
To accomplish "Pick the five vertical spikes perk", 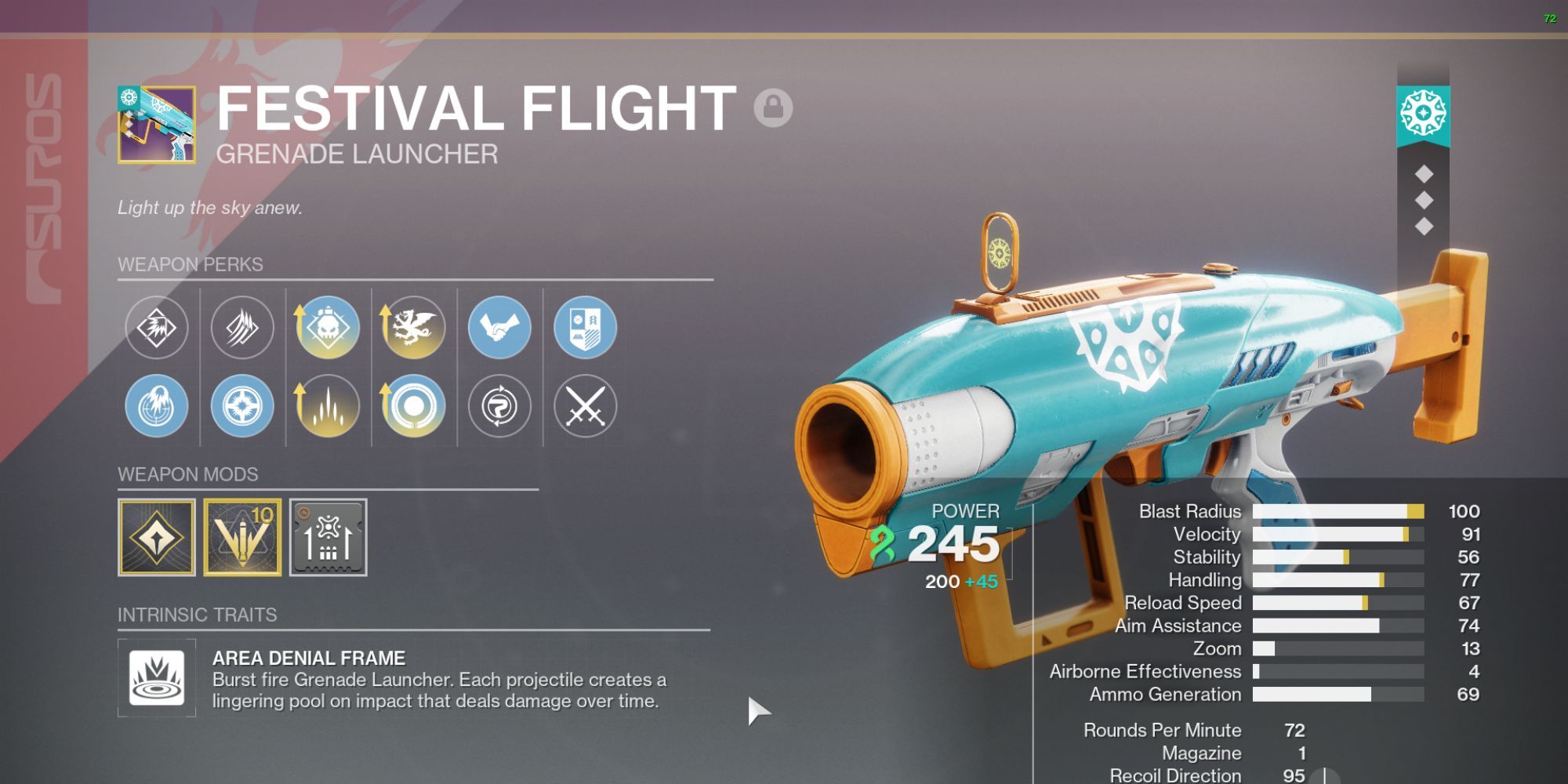I will coord(328,406).
